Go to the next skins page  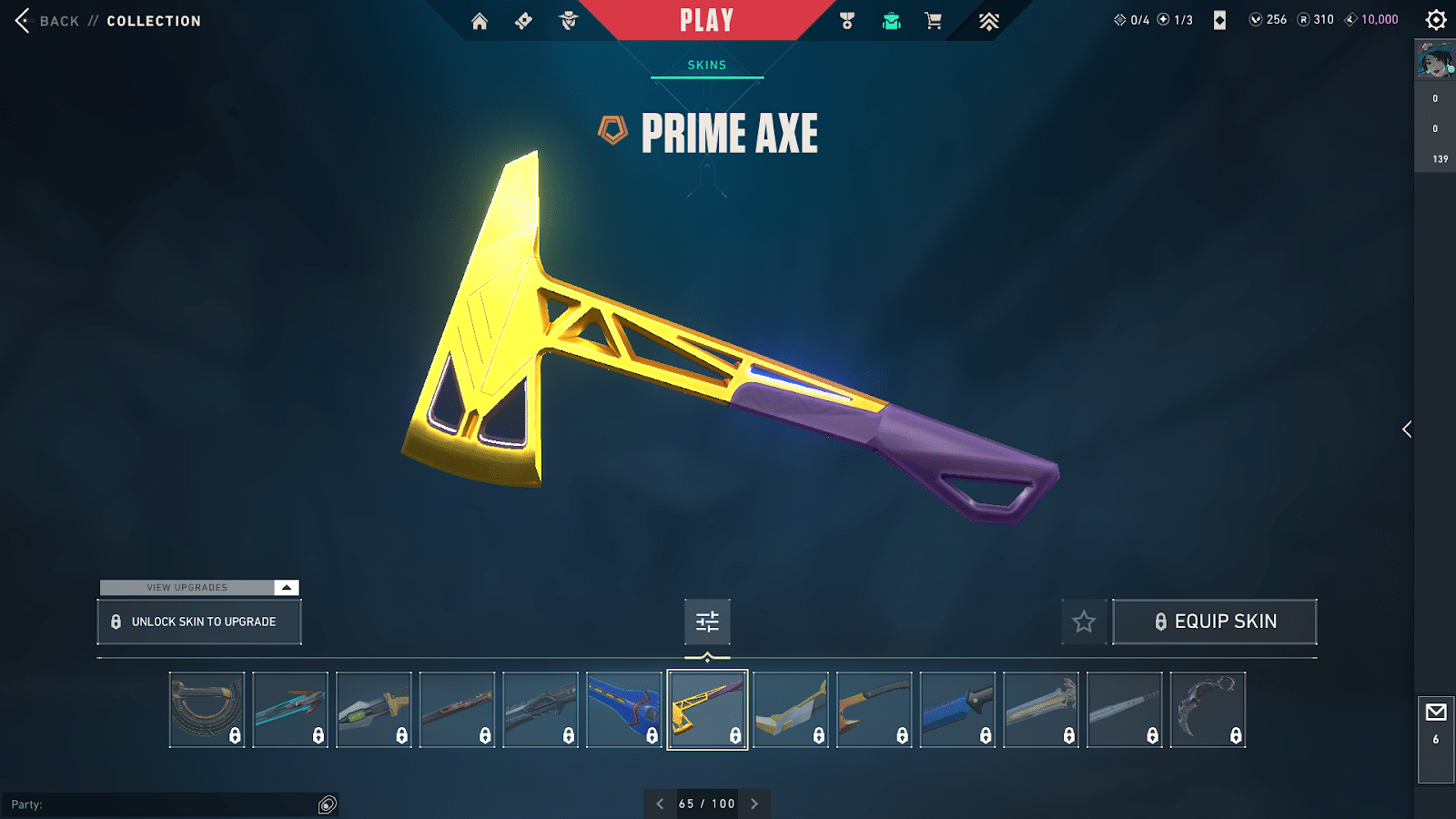[x=754, y=804]
